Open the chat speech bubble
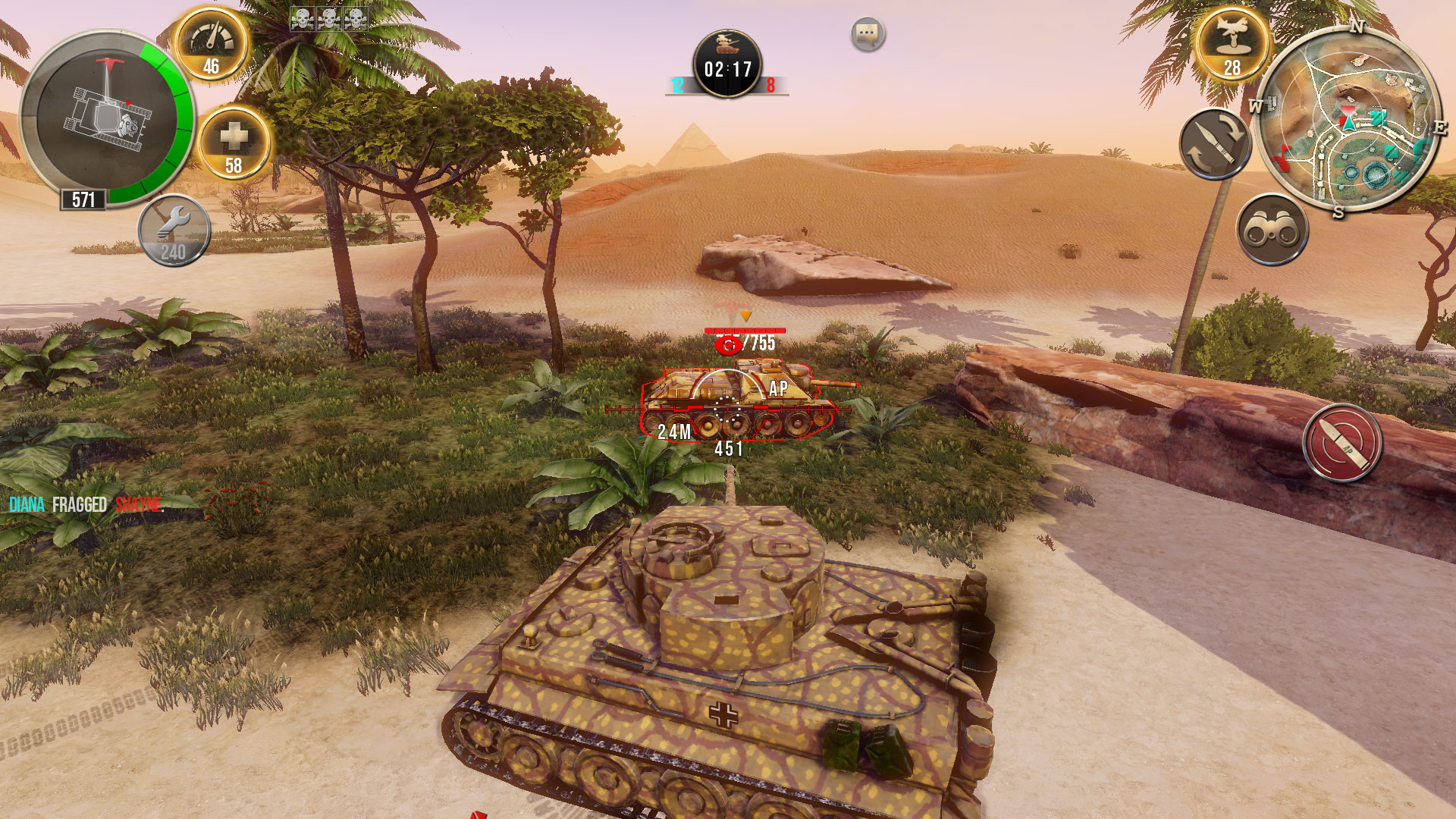The width and height of the screenshot is (1456, 819). [x=868, y=34]
